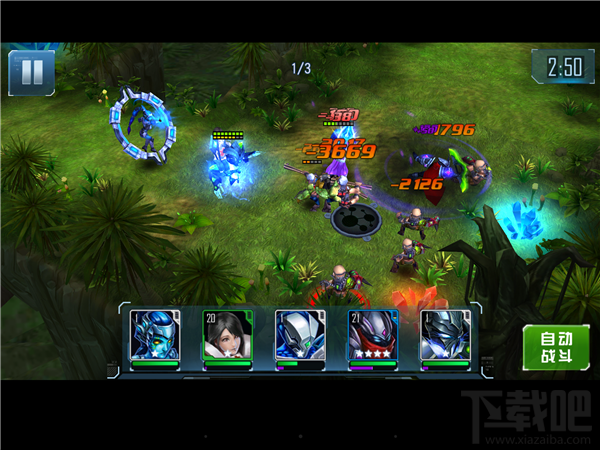
Task: Select the four-star red-masked hero portrait
Action: (372, 336)
